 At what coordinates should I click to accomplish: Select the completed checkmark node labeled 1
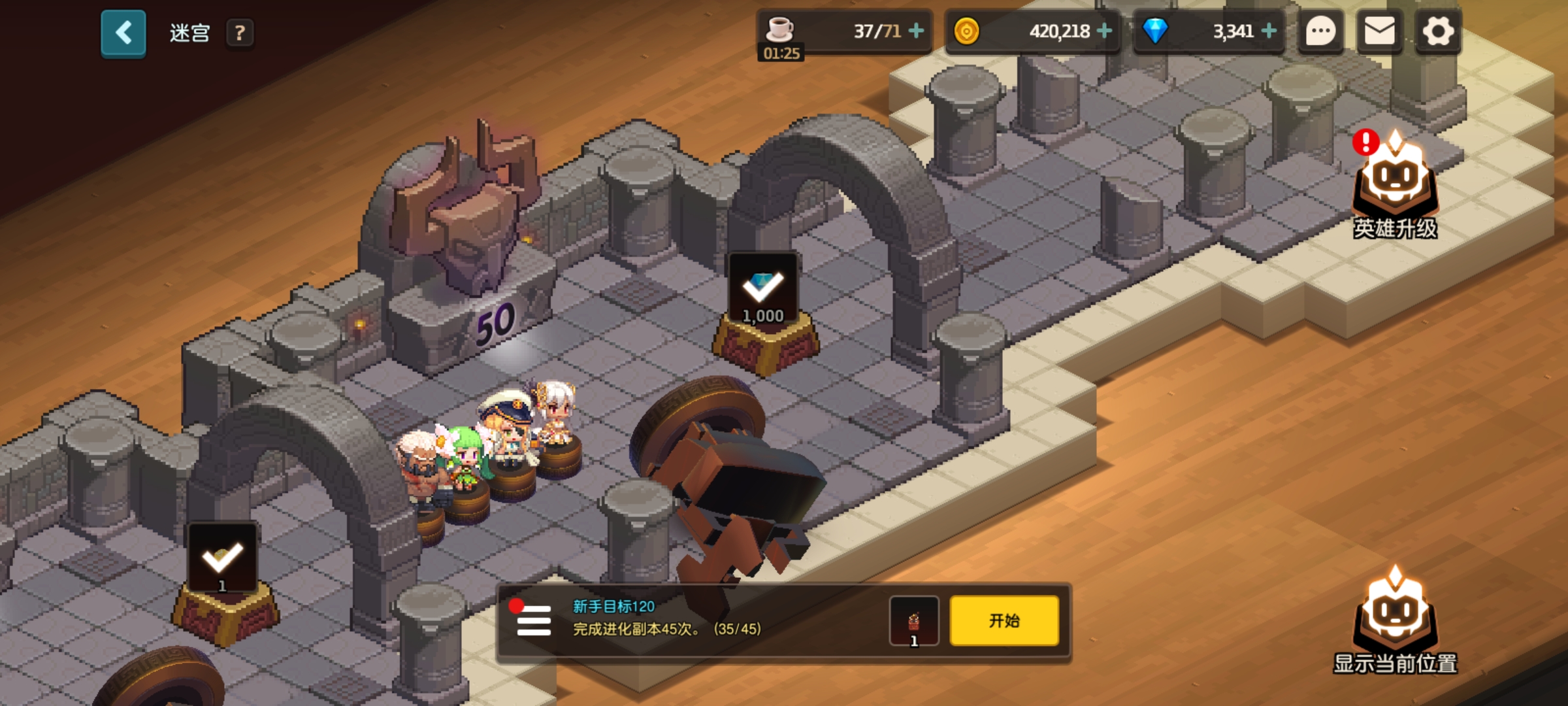click(222, 560)
